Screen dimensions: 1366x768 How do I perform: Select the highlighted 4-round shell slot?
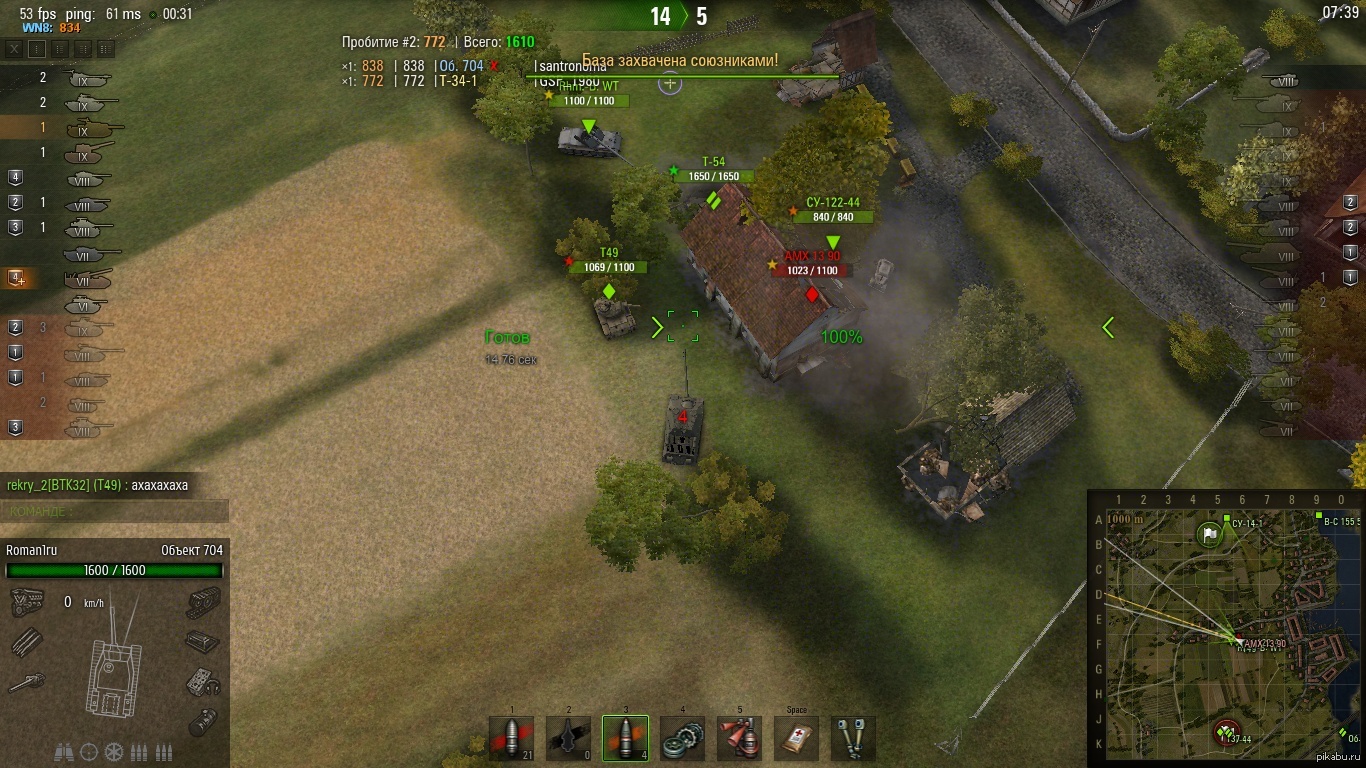pos(625,738)
